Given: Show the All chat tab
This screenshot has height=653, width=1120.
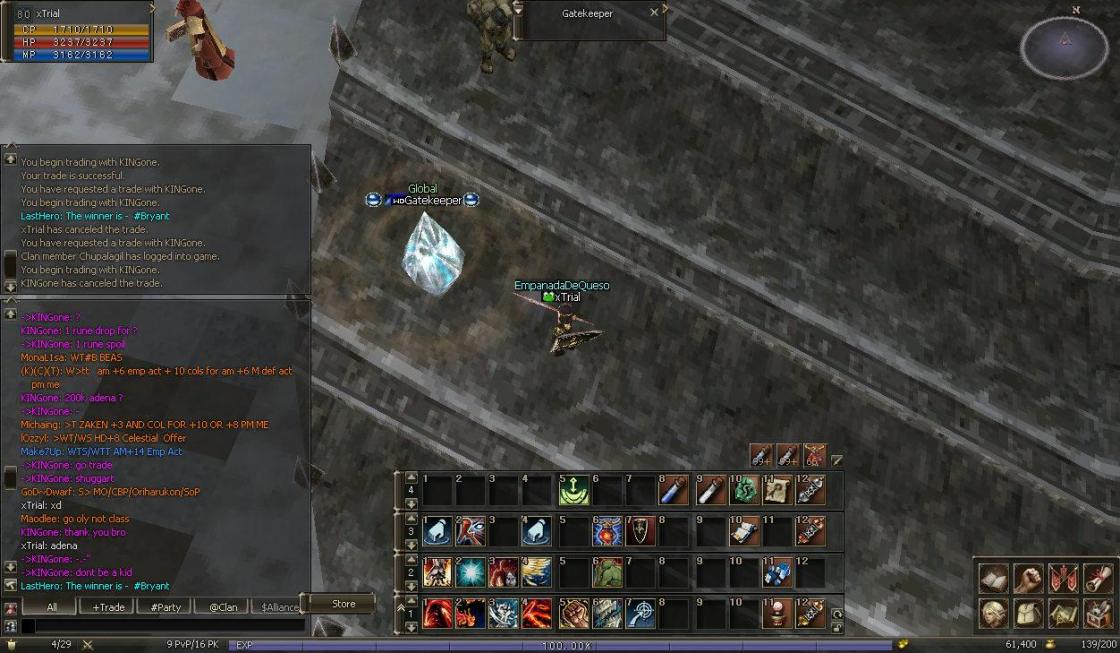Looking at the screenshot, I should pyautogui.click(x=51, y=607).
